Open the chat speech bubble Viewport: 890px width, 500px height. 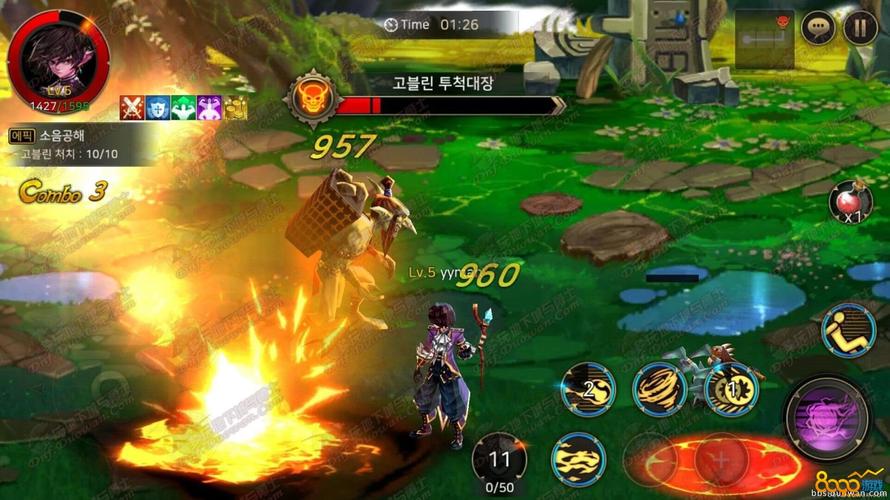pos(818,28)
